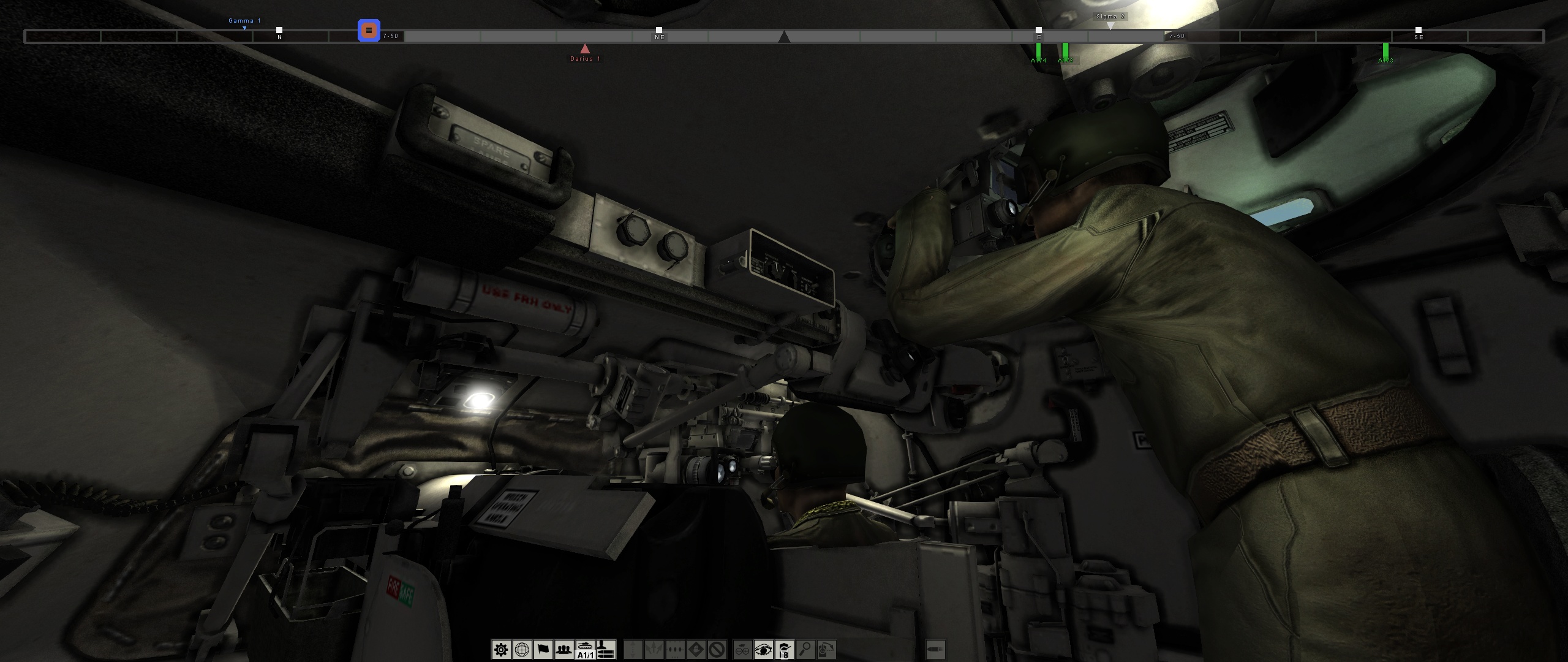Click the Darius 1 red triangle marker
This screenshot has width=1568, height=662.
[x=584, y=47]
